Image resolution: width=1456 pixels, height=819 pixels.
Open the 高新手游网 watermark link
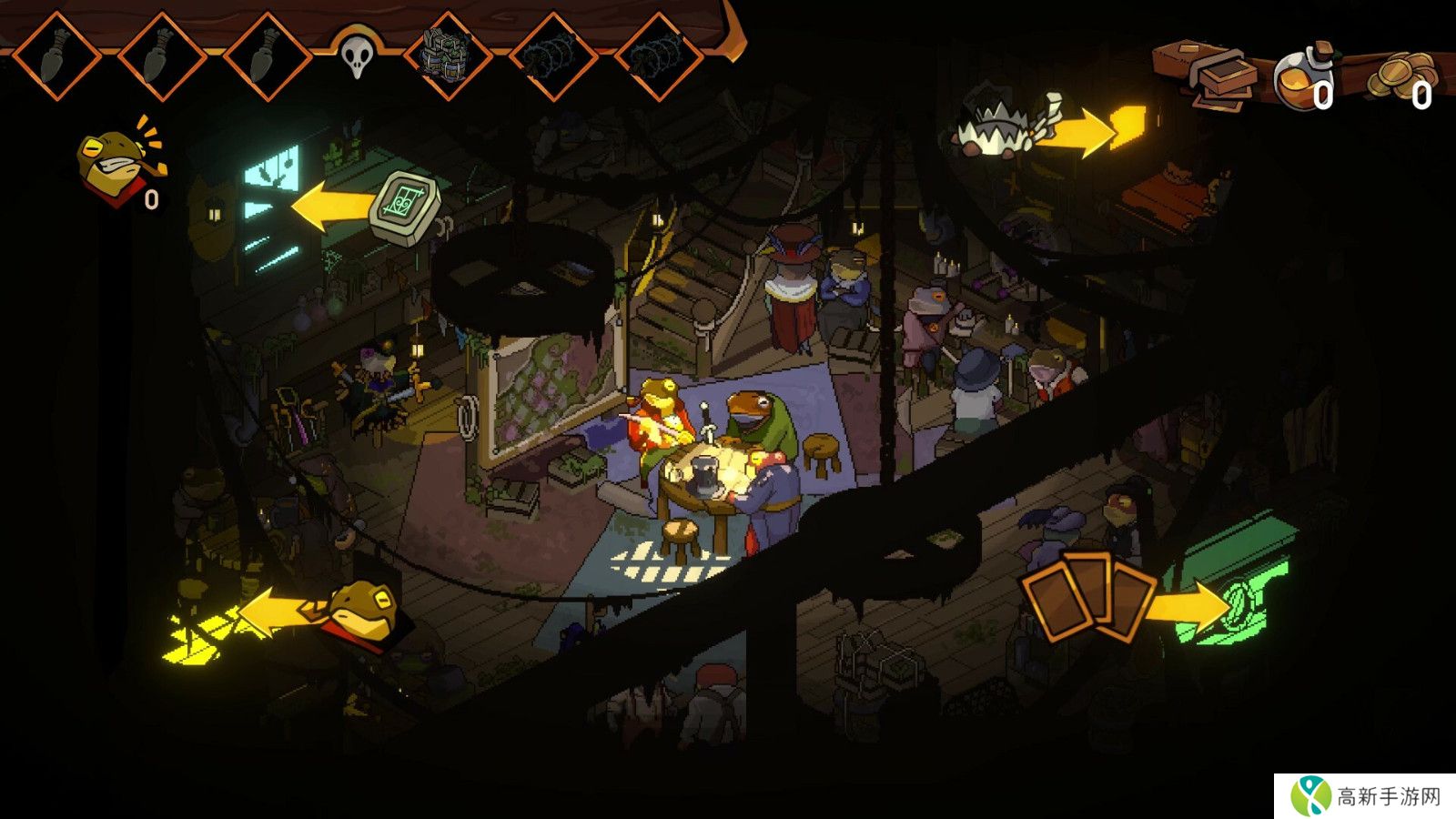click(x=1365, y=796)
